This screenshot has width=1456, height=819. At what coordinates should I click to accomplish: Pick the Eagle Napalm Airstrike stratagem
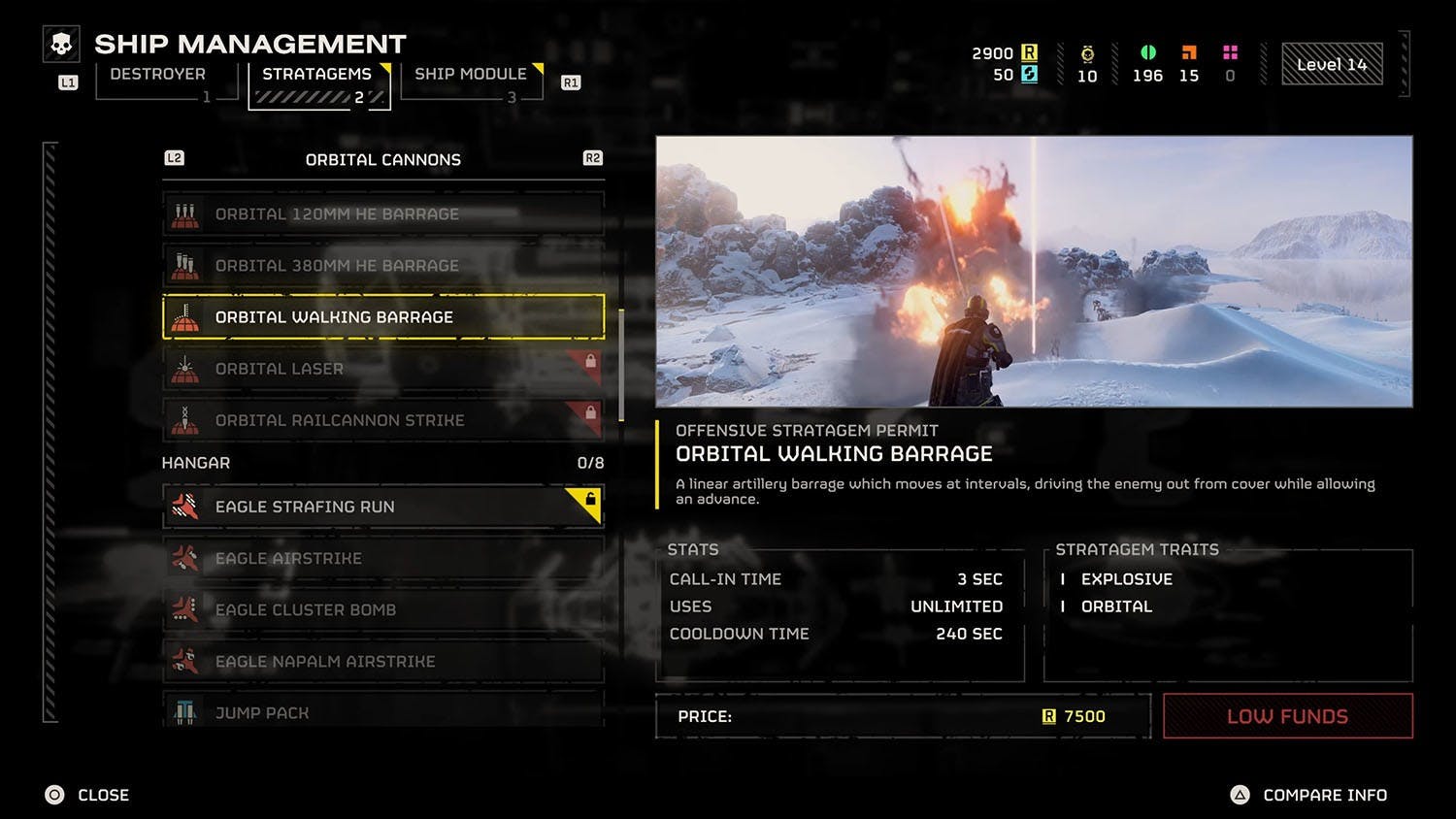pos(383,662)
